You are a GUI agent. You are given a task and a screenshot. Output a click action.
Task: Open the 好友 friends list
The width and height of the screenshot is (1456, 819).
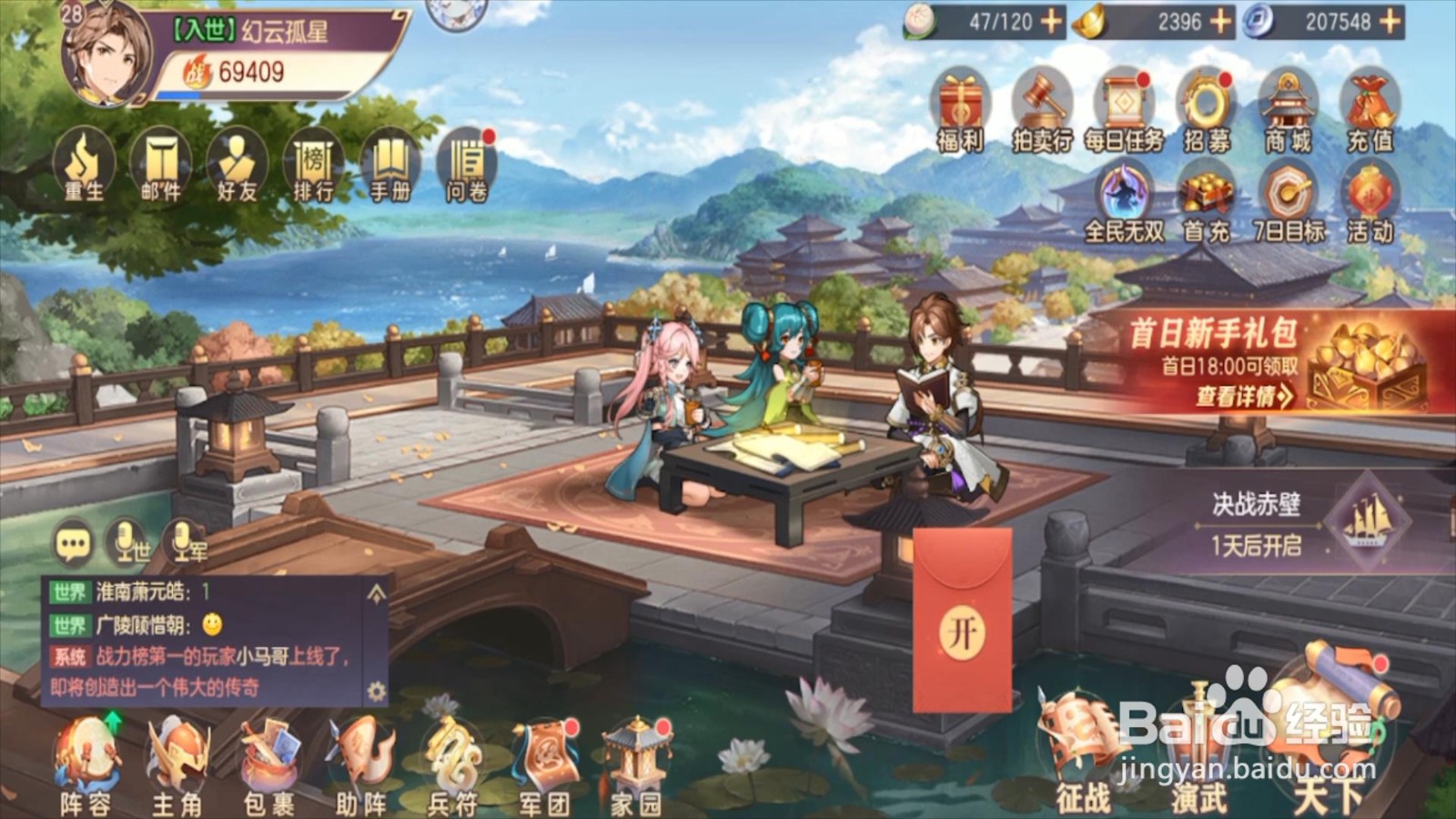click(x=237, y=166)
